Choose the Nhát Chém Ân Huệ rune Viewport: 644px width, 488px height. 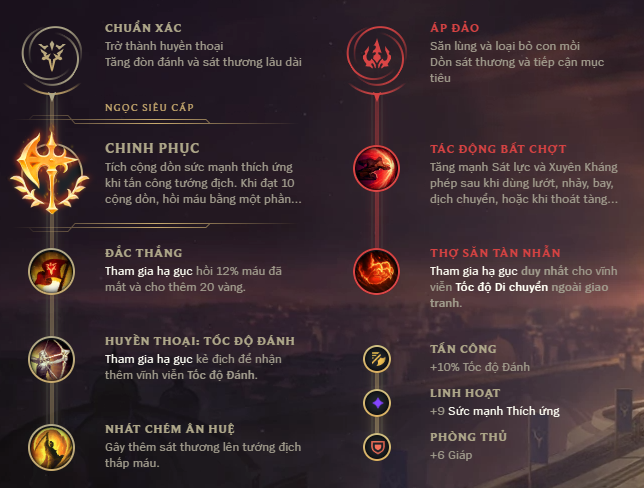[48, 444]
